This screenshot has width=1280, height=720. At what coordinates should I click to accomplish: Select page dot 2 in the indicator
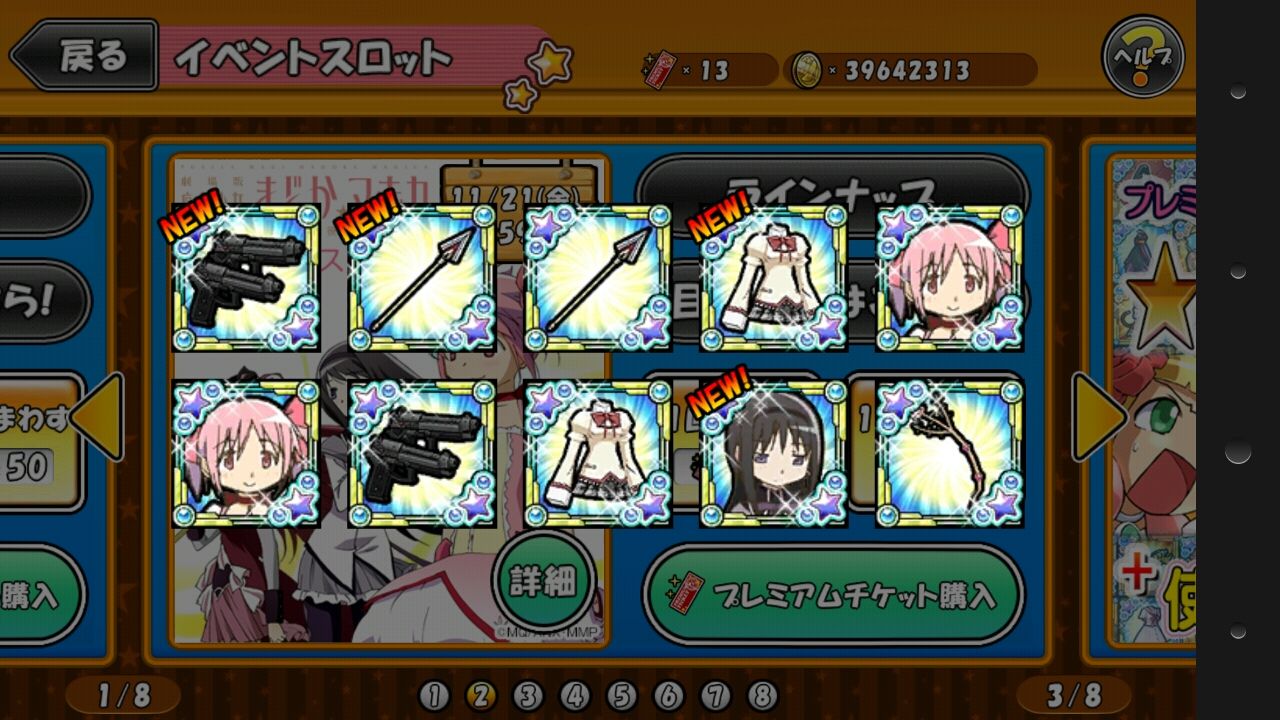click(482, 697)
